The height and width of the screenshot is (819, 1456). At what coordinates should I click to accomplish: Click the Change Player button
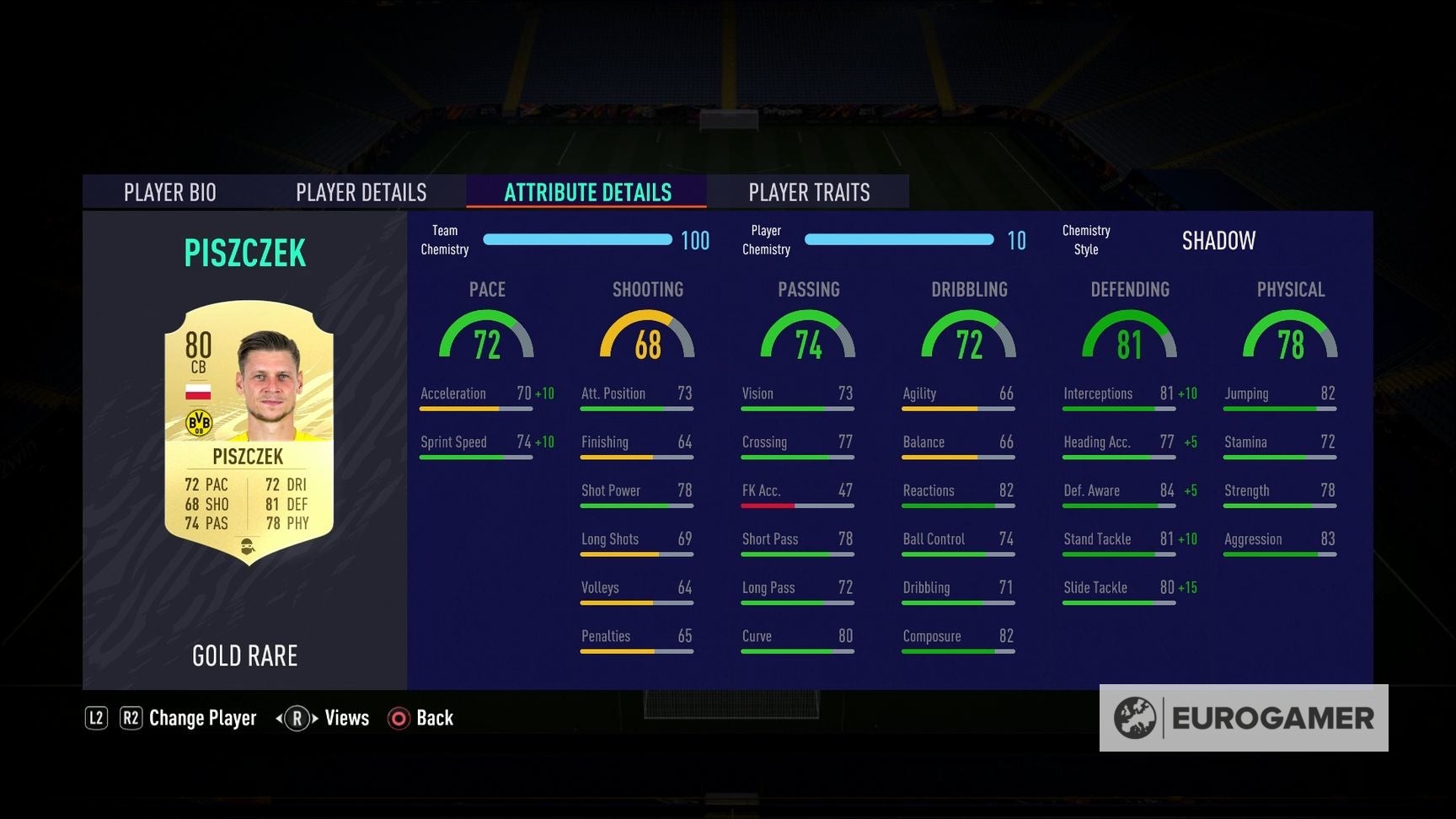(x=202, y=718)
